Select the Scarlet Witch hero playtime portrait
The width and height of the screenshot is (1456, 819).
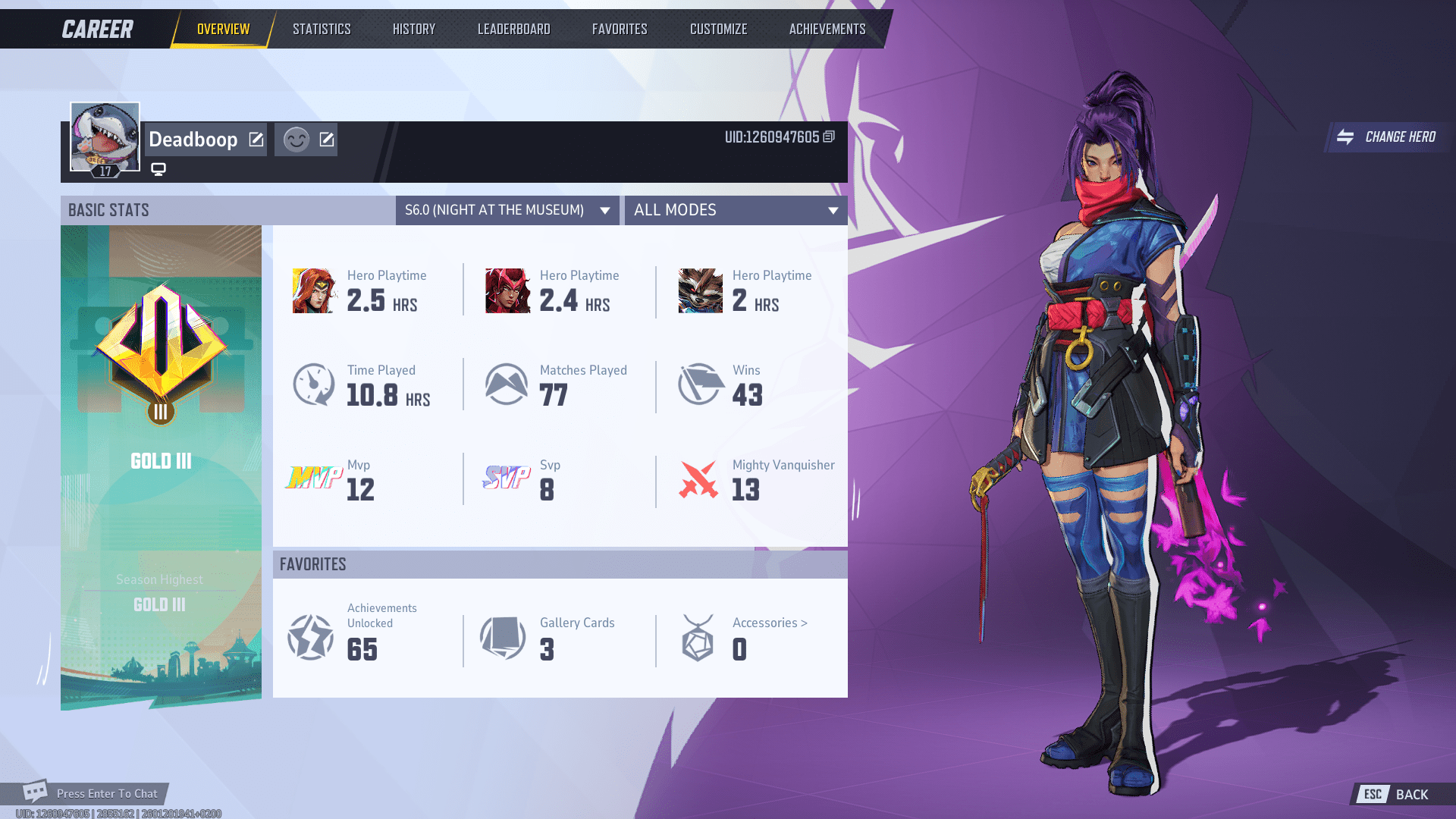click(508, 290)
